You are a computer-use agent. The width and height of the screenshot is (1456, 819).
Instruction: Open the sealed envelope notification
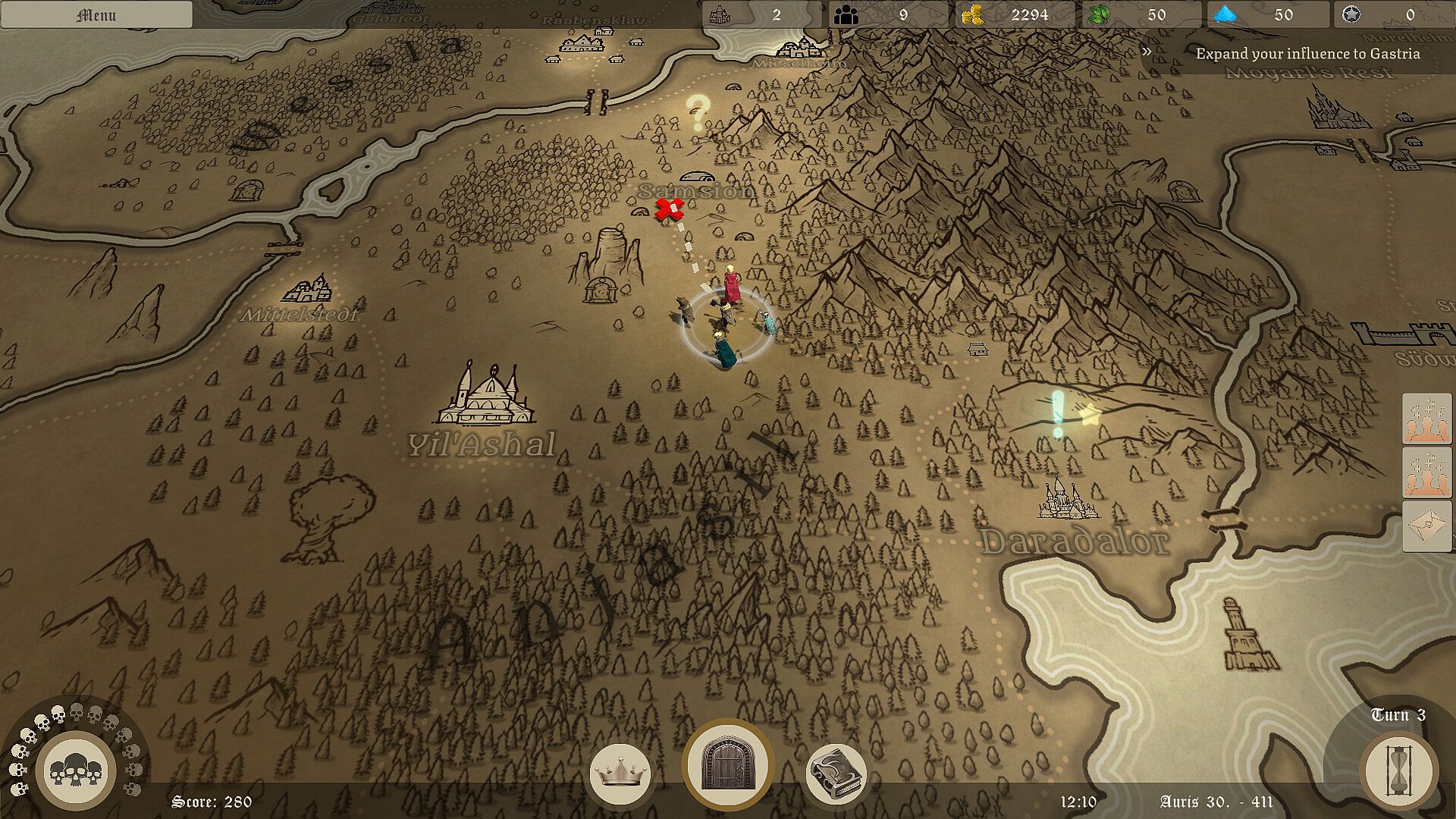pos(1426,524)
